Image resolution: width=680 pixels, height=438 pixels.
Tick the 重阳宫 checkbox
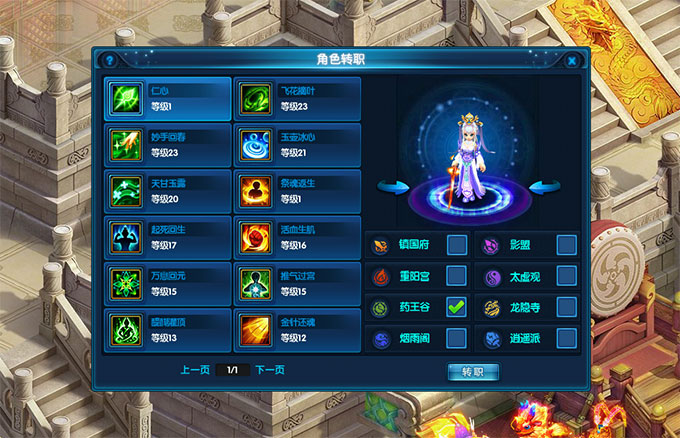tap(456, 275)
